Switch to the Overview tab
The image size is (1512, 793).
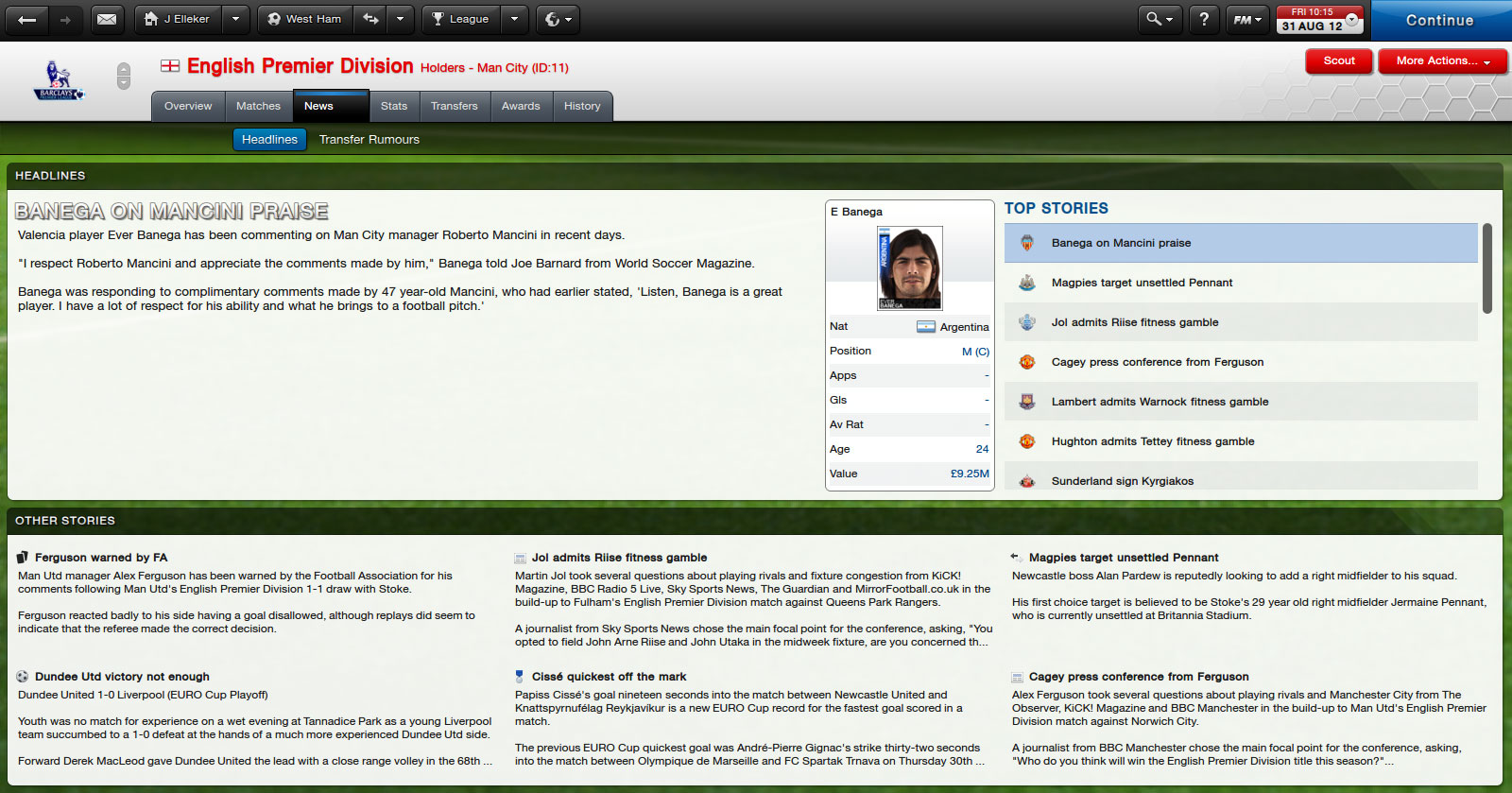click(x=188, y=106)
